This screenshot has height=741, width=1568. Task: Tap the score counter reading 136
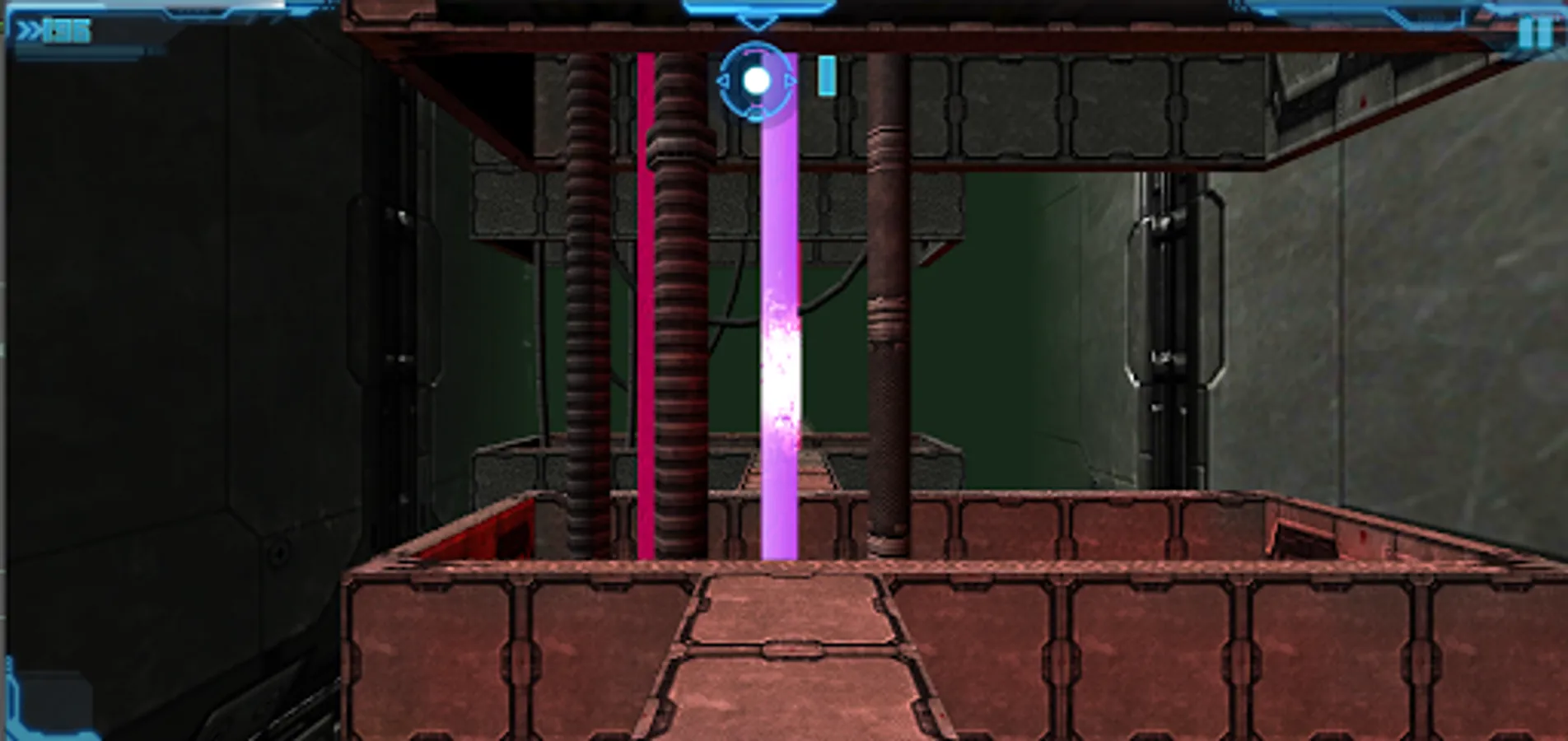(70, 32)
